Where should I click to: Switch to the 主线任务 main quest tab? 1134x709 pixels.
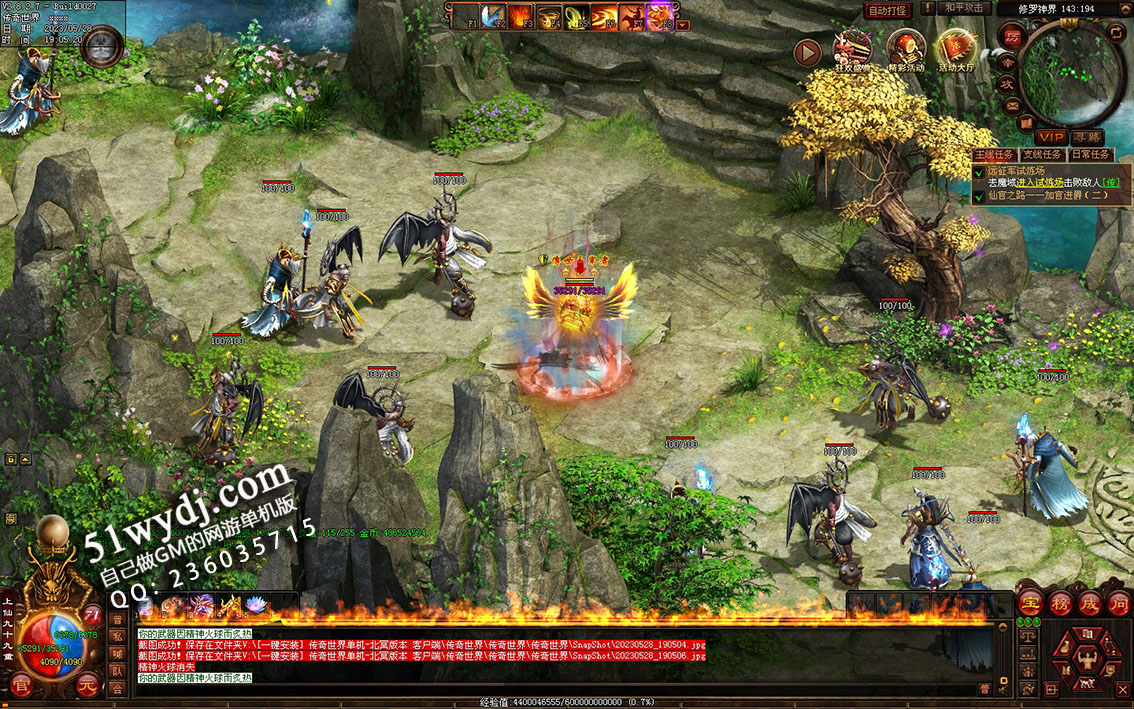coord(995,155)
